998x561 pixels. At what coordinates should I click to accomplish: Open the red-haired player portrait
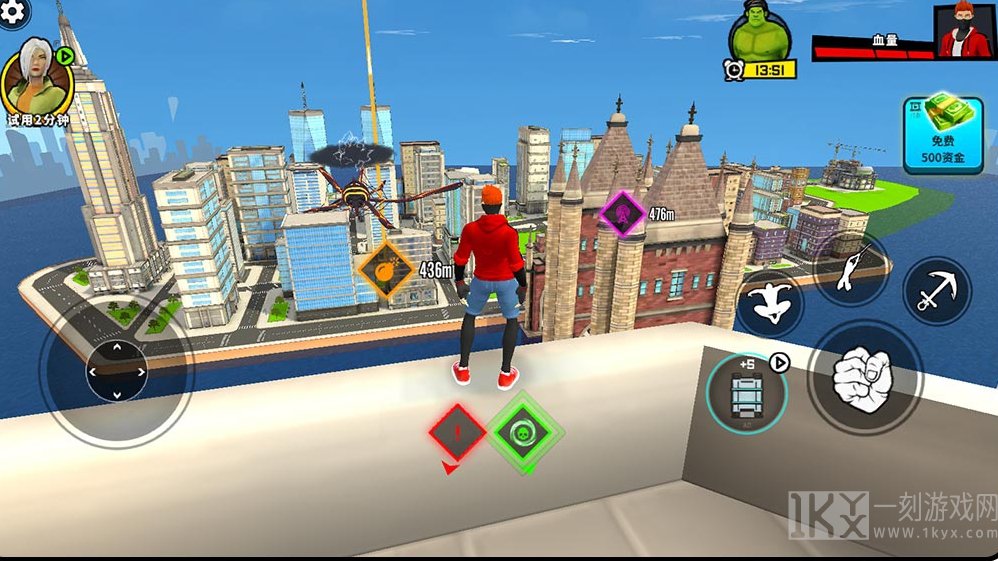coord(965,31)
